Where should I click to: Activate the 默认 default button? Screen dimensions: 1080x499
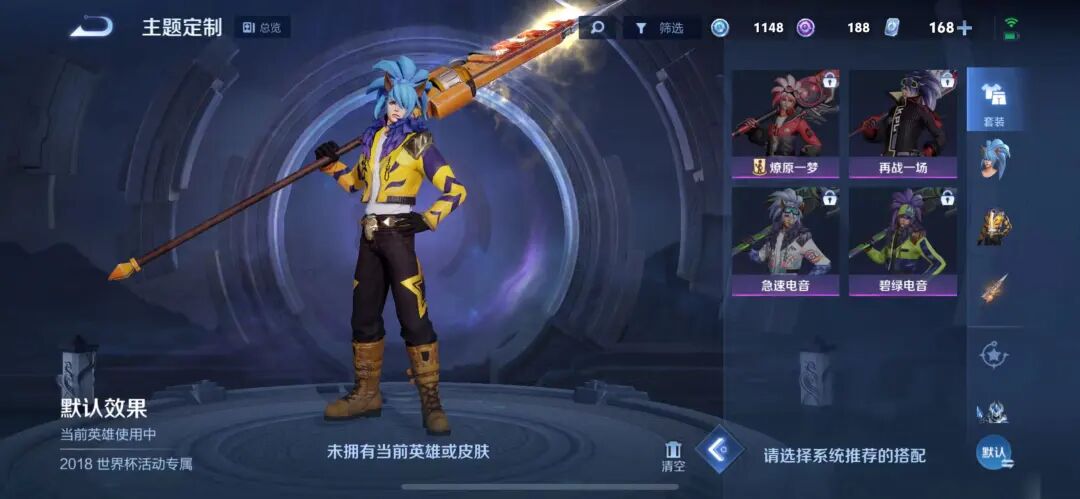(x=993, y=453)
